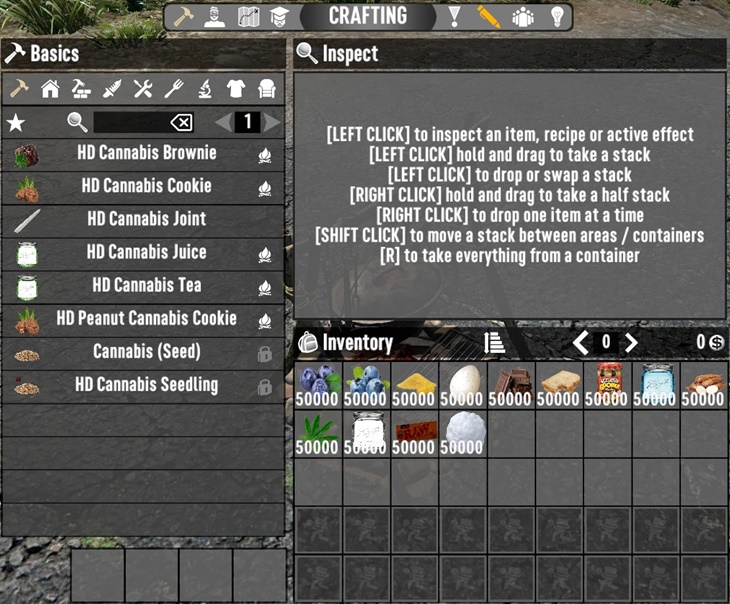Select the peanut butter jar stack in inventory
This screenshot has width=730, height=604.
click(x=607, y=384)
